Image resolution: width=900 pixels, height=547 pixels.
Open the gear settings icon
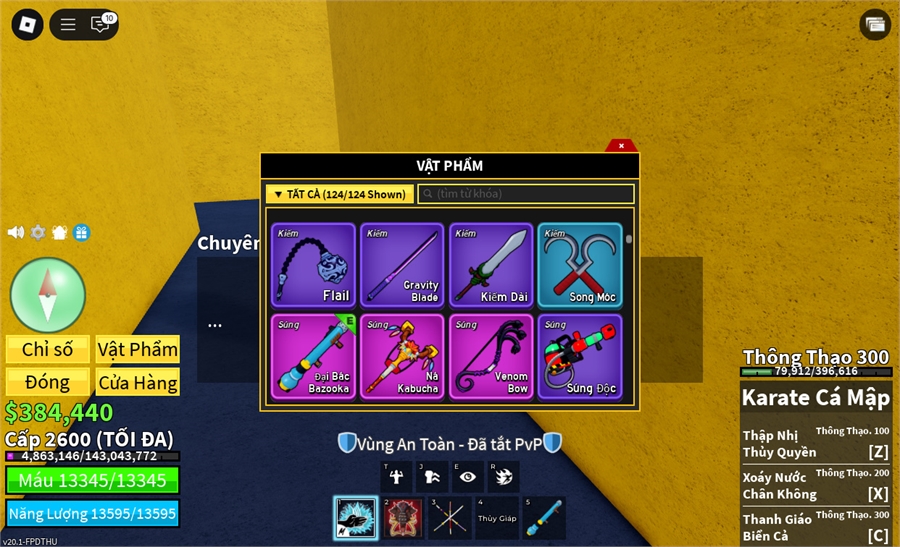pos(38,232)
